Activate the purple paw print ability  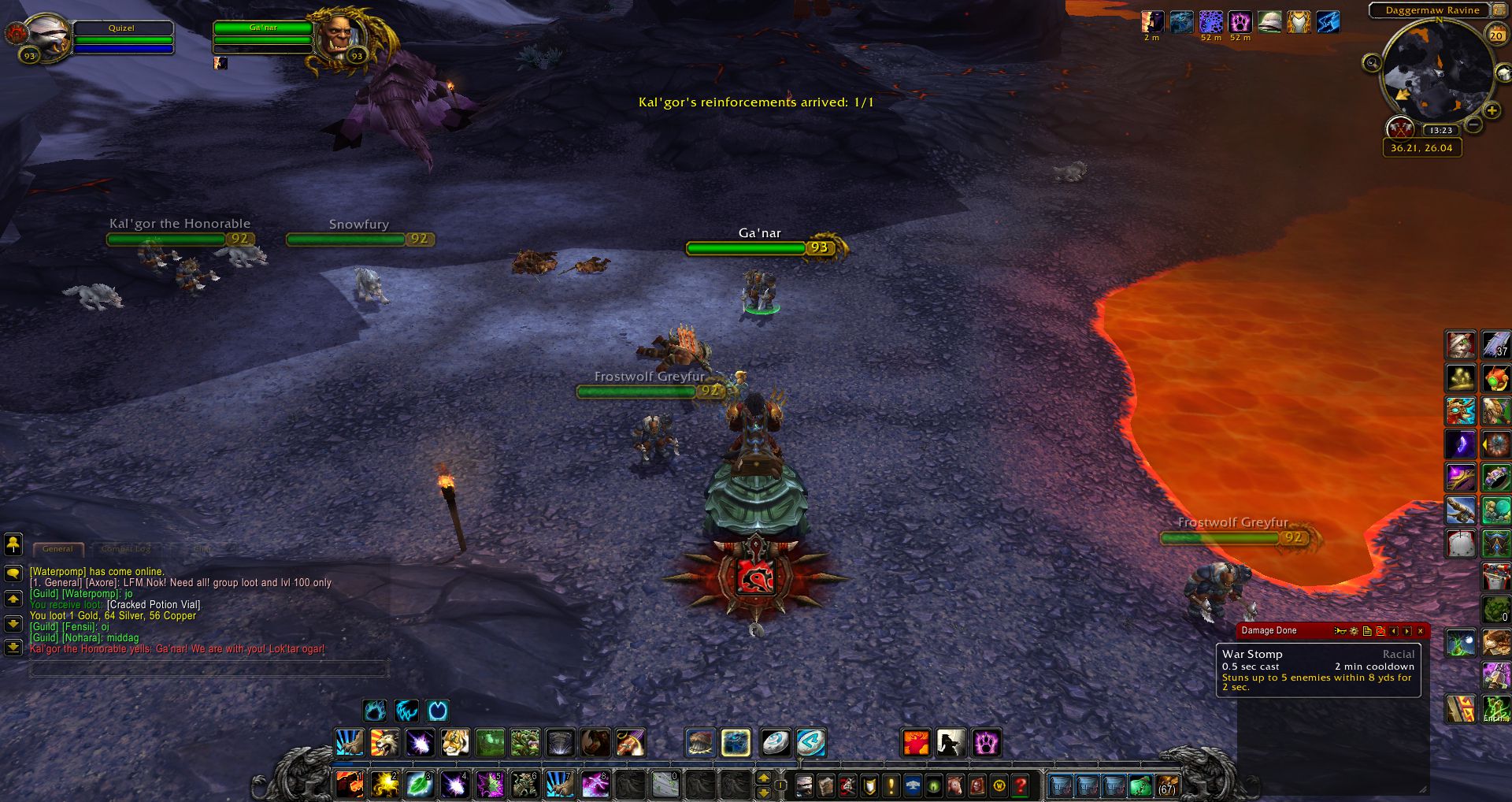pos(985,742)
